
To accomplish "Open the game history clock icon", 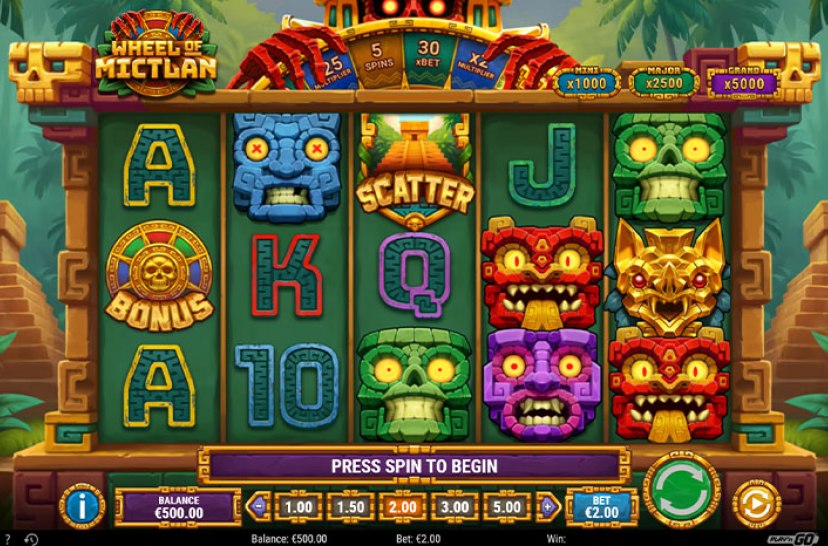I will pyautogui.click(x=31, y=539).
